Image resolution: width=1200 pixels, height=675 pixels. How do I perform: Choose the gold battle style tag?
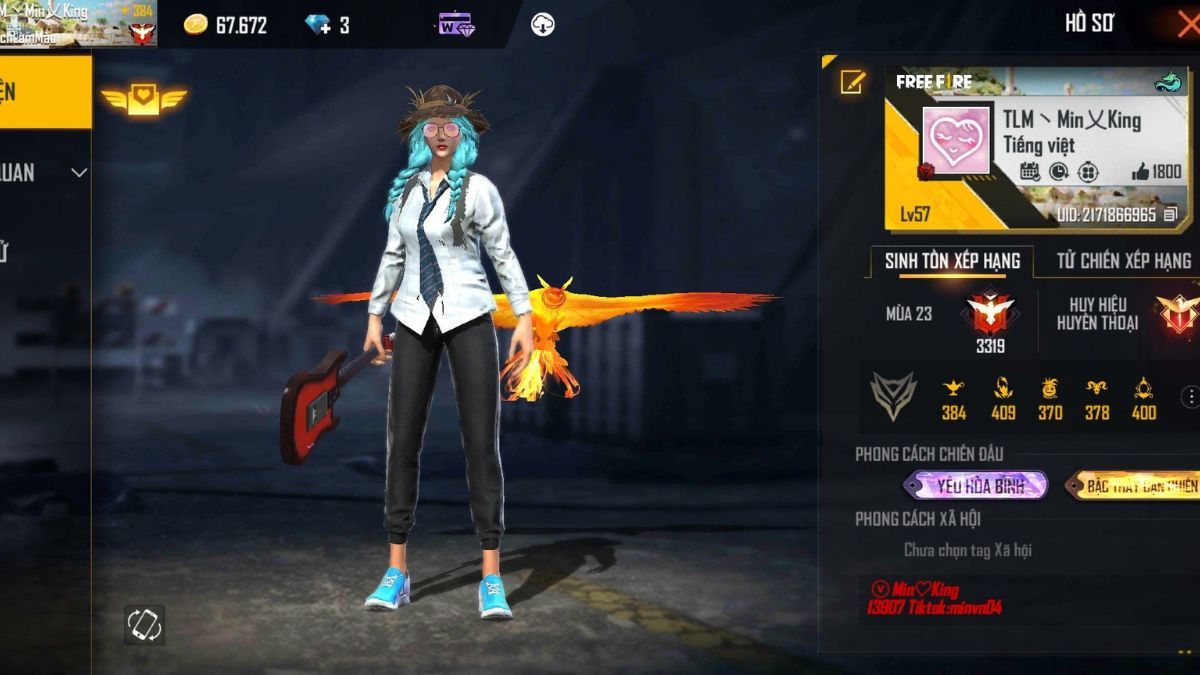tap(1133, 486)
